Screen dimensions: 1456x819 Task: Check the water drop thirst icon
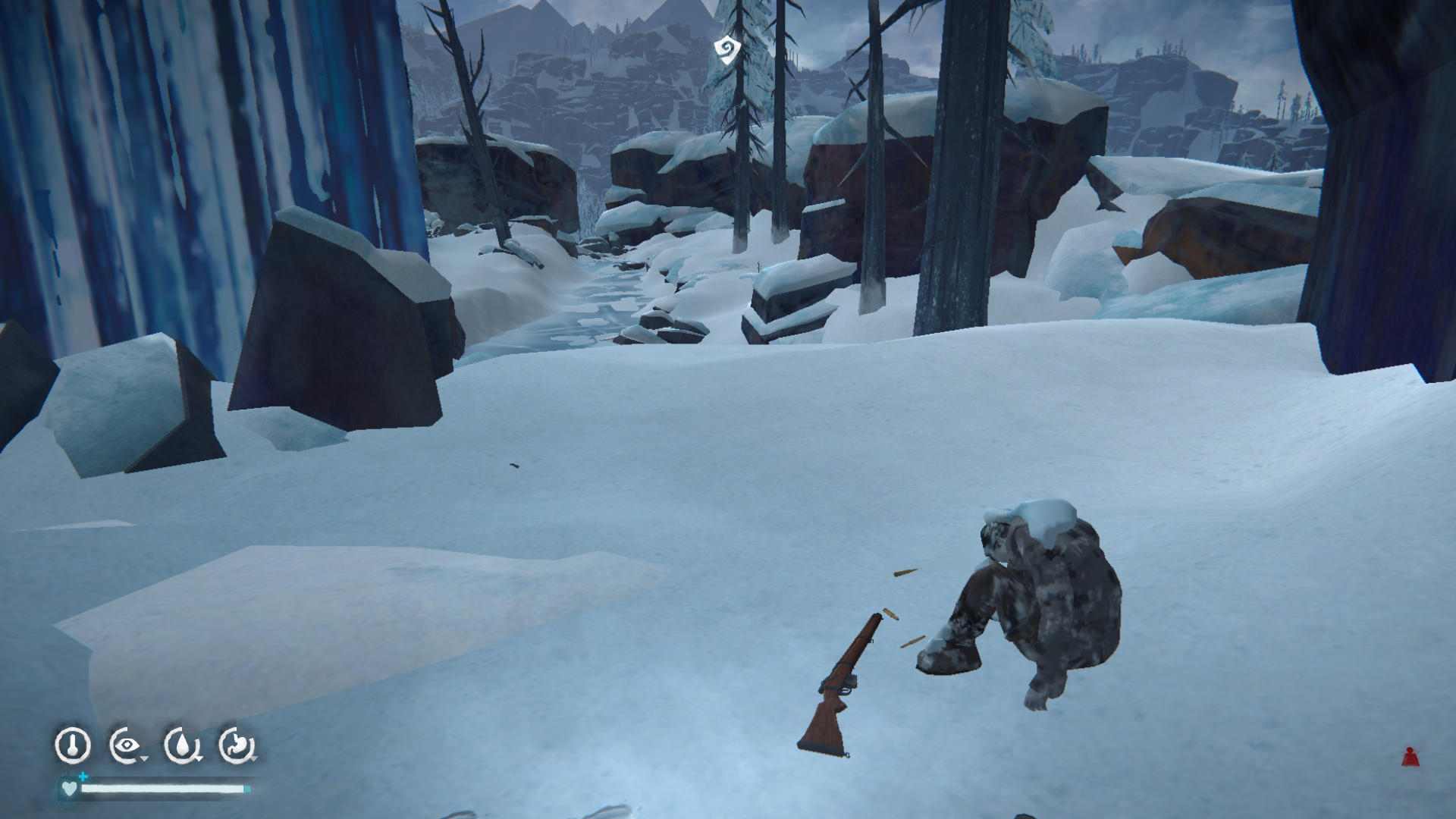pos(182,745)
